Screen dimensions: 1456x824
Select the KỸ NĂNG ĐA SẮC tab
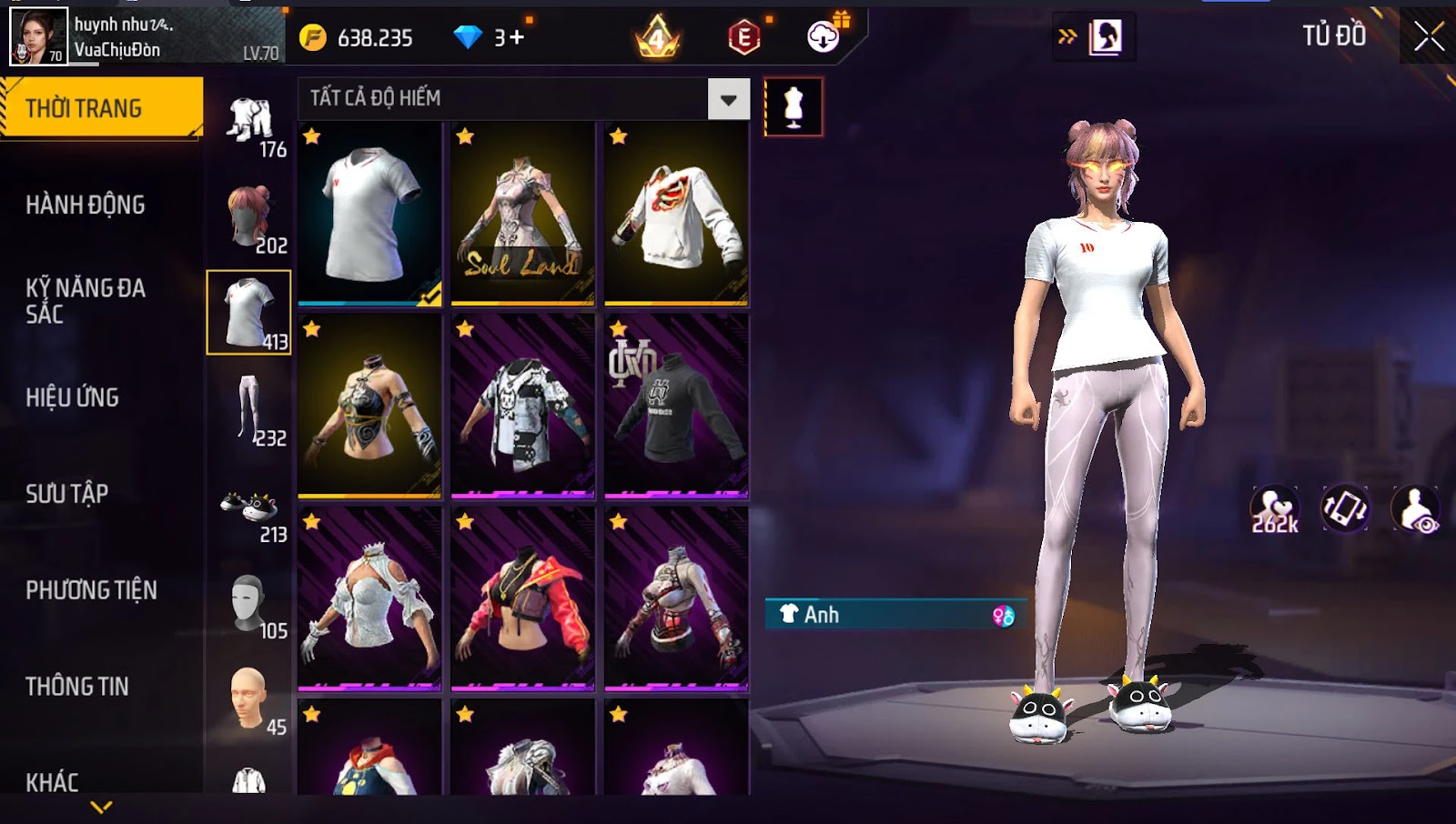coord(86,301)
